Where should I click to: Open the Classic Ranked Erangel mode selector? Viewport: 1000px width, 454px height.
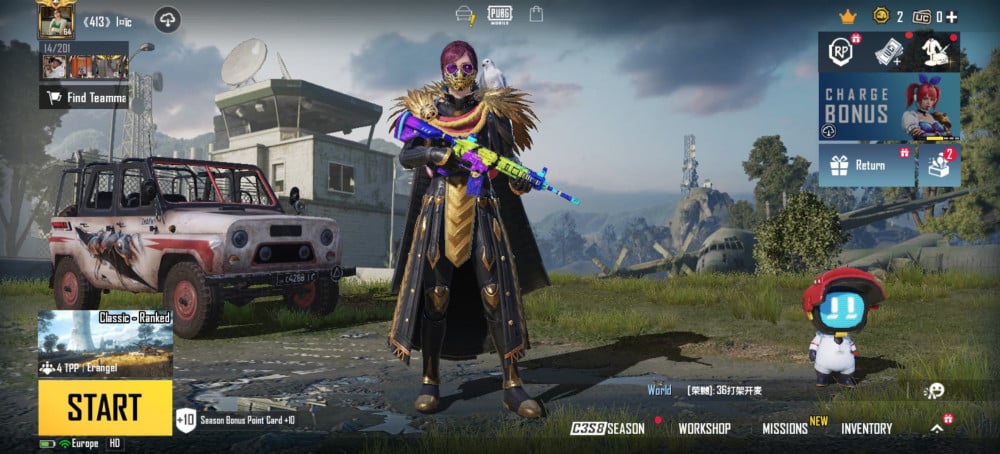pyautogui.click(x=105, y=344)
